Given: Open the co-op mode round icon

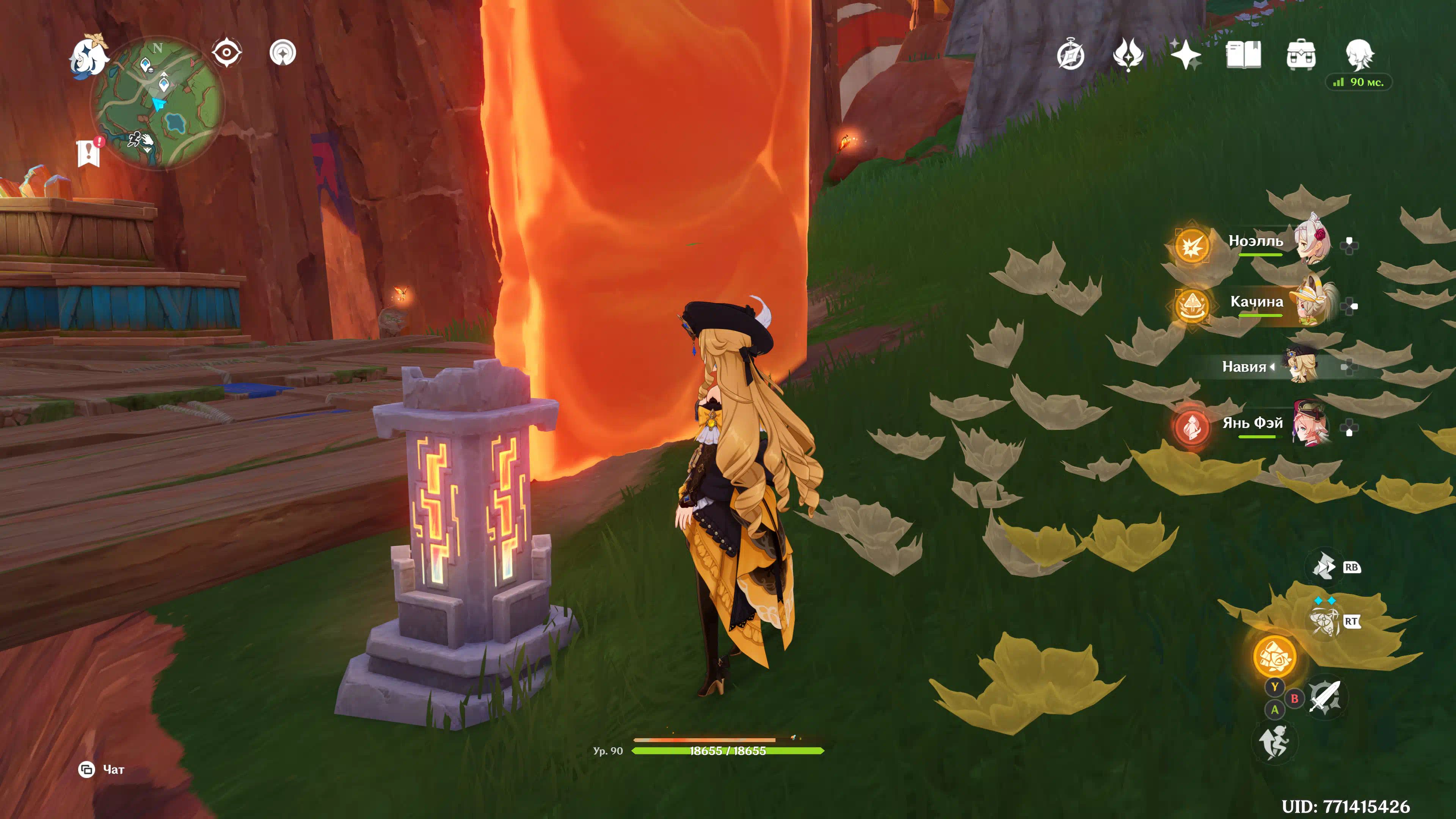Looking at the screenshot, I should [282, 53].
